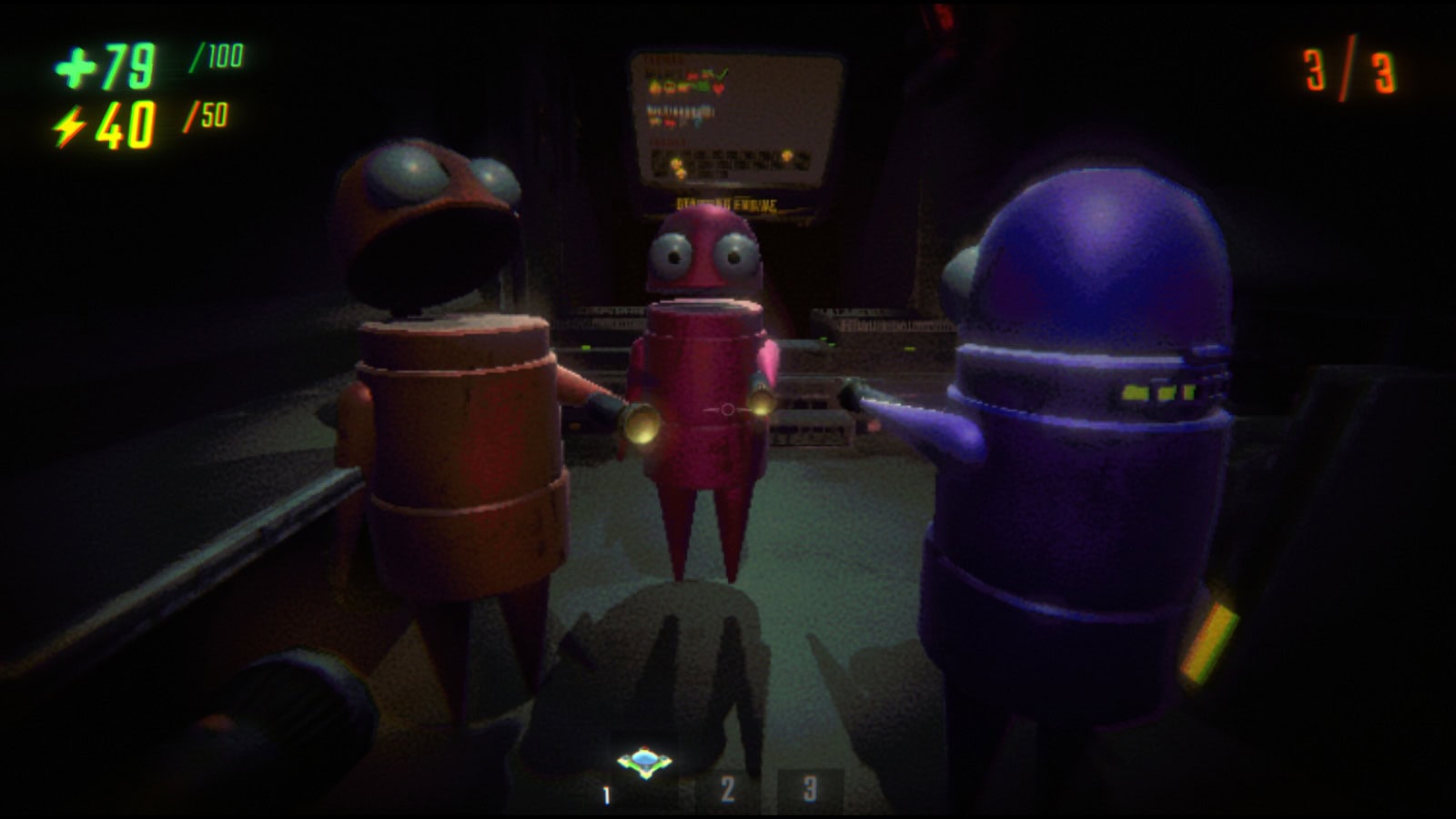Click the green checkmark on the monitor screen
Image resolution: width=1456 pixels, height=819 pixels.
coord(722,72)
